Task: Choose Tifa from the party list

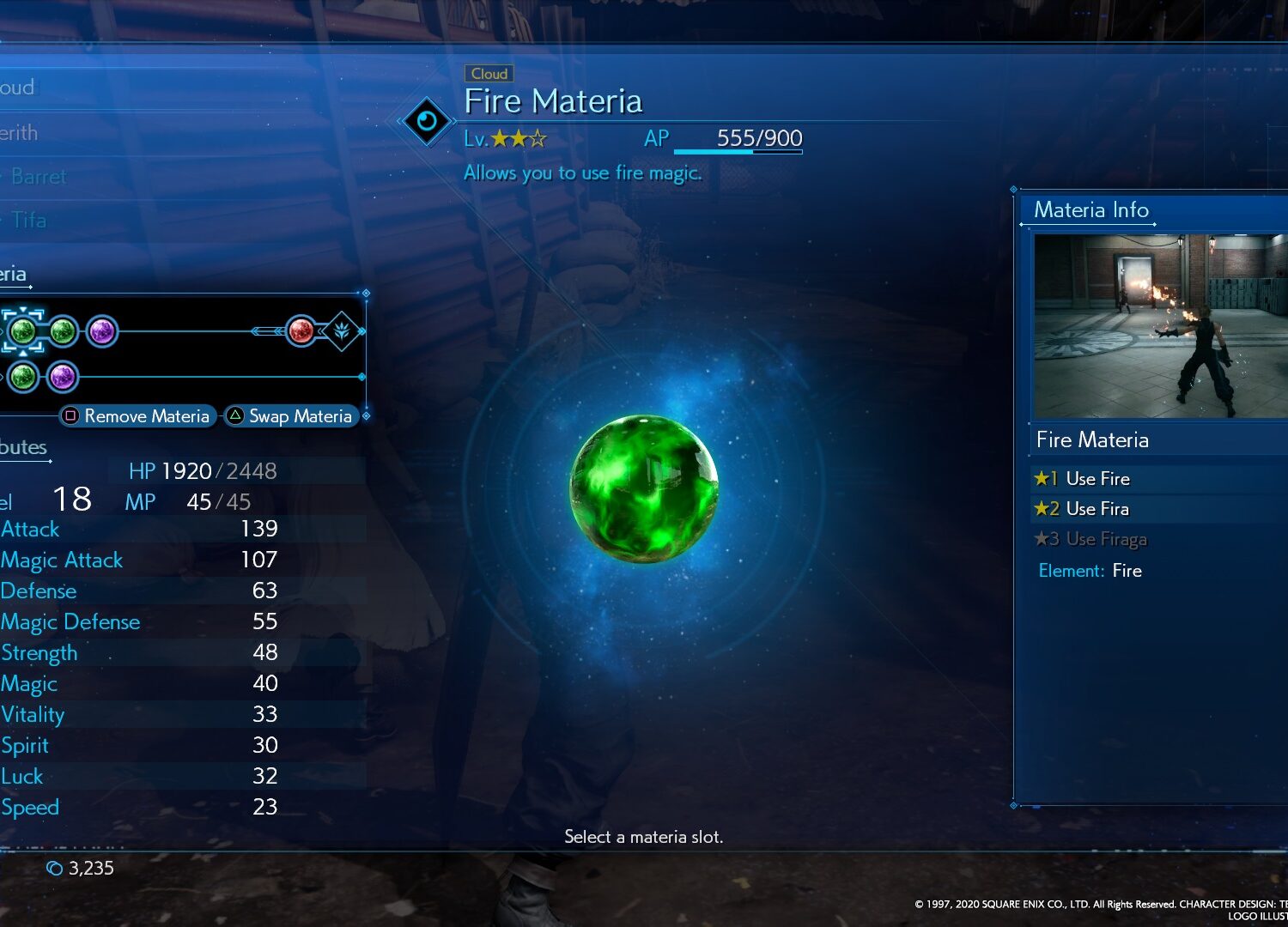Action: click(28, 221)
